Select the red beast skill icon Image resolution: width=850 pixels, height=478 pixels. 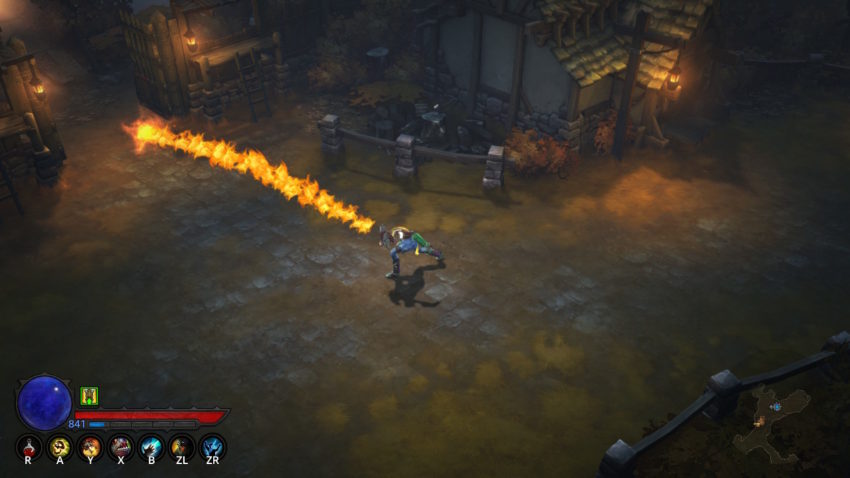(121, 447)
